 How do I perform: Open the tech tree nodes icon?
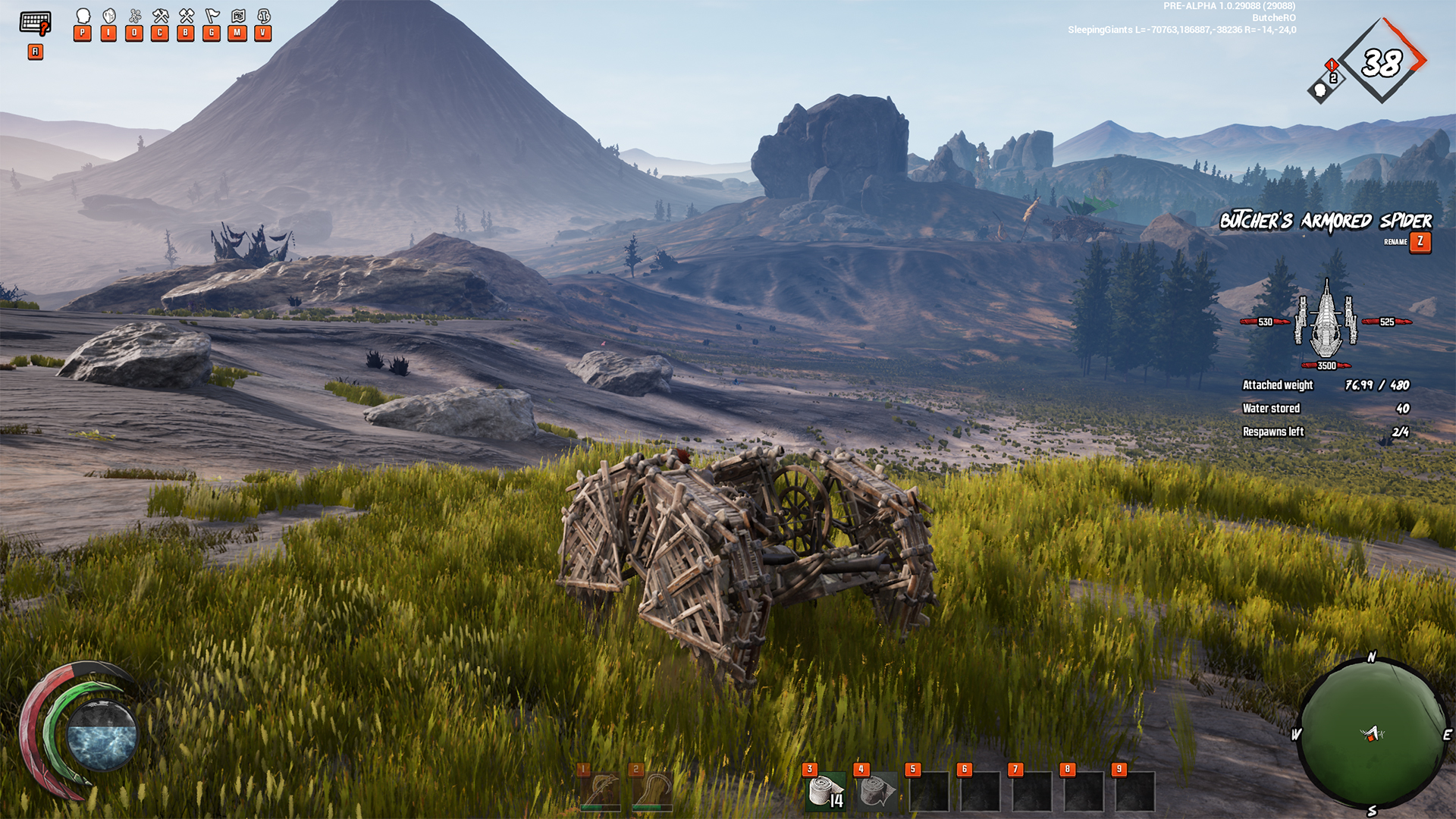click(134, 16)
